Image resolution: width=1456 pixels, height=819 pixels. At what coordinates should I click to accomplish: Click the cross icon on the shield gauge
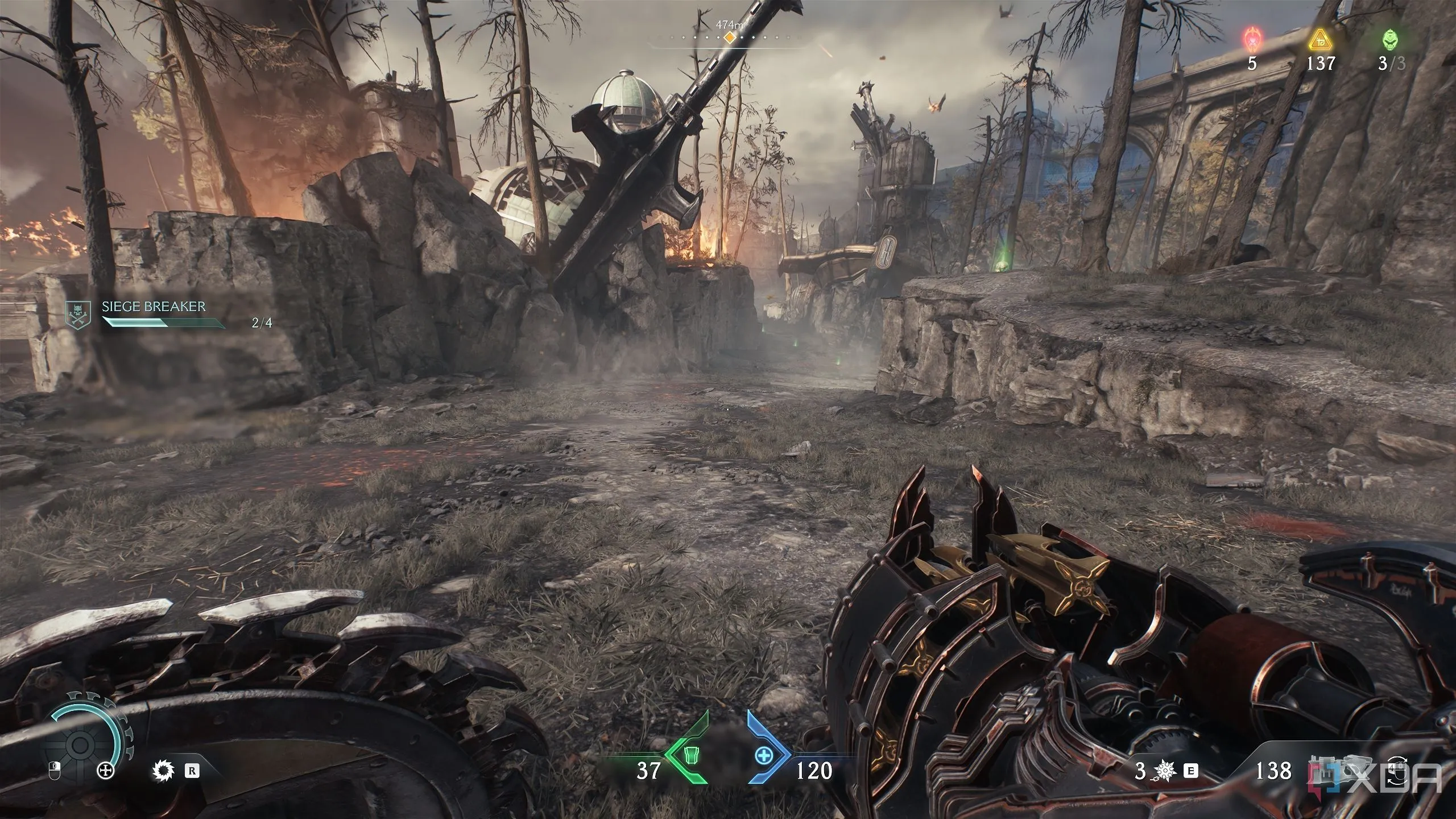point(106,771)
